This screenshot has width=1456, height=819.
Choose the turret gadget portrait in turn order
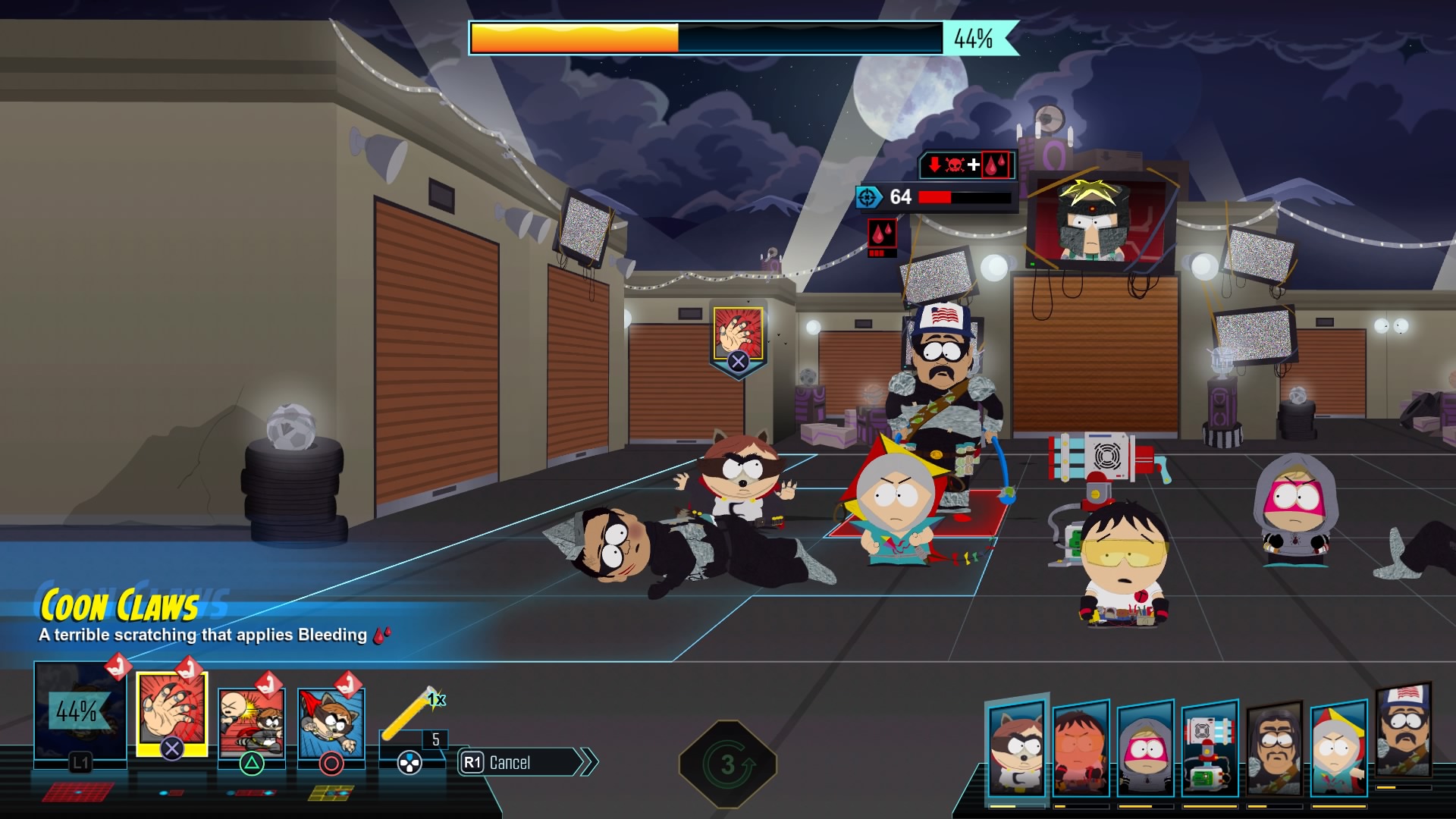click(1210, 749)
